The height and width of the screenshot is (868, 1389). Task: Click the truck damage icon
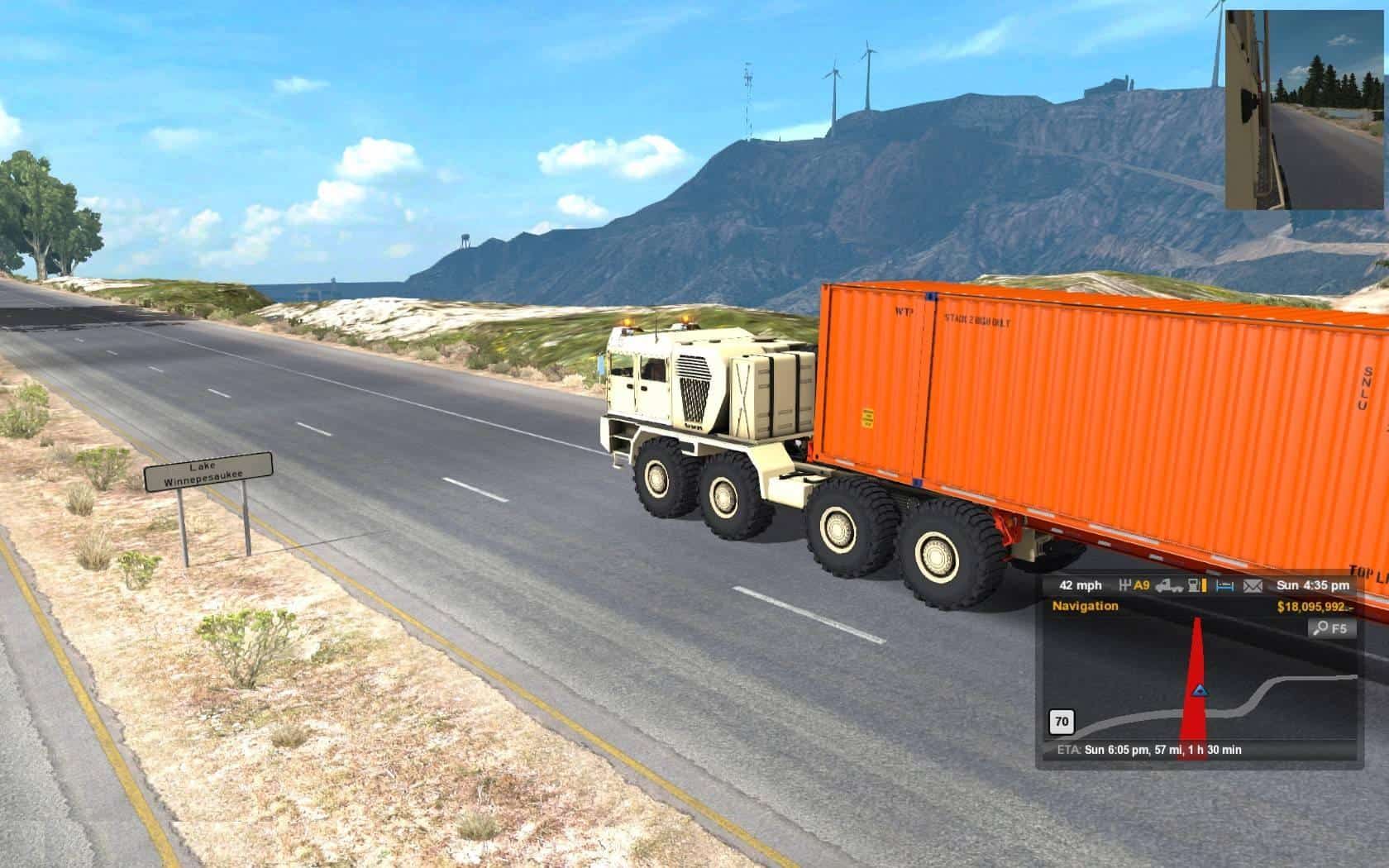(x=1168, y=586)
